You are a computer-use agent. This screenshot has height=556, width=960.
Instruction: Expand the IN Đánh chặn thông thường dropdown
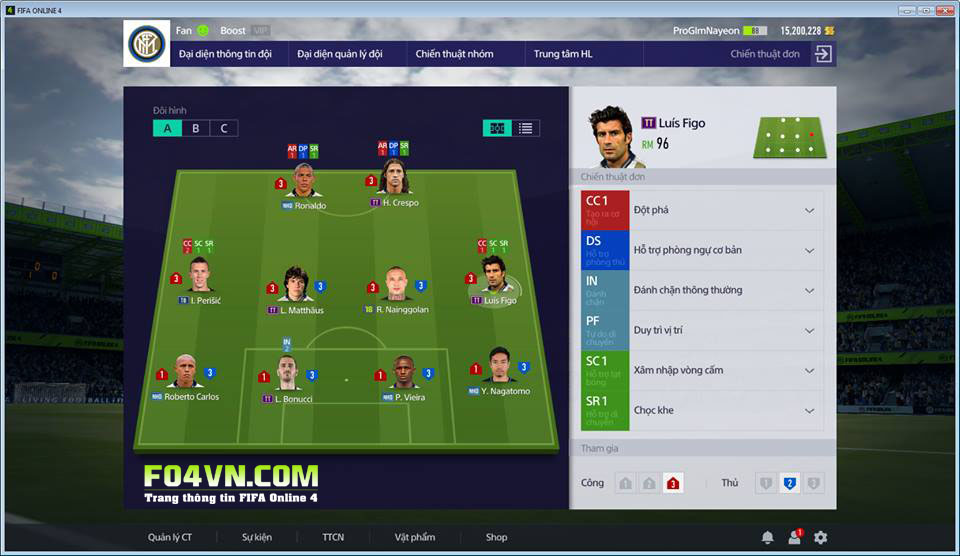click(809, 290)
